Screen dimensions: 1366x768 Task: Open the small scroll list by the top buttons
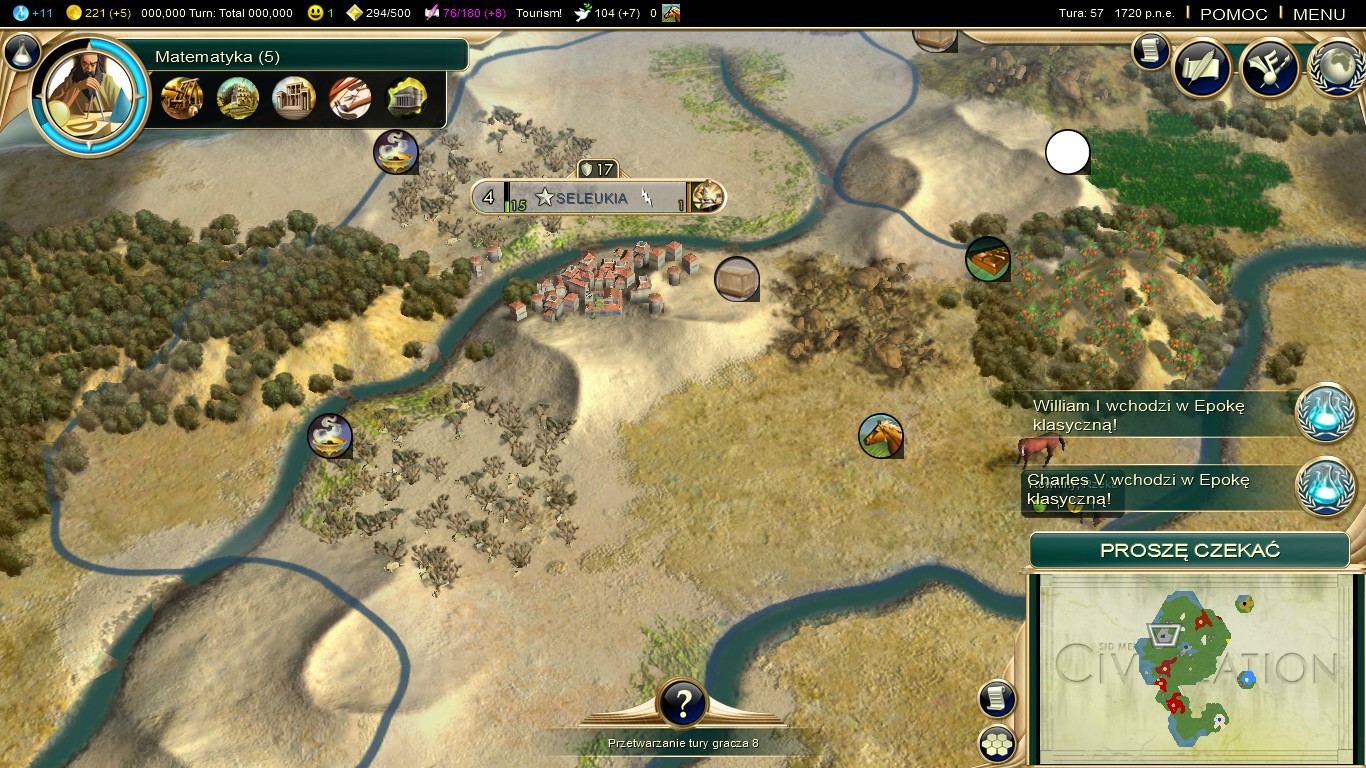[1151, 51]
